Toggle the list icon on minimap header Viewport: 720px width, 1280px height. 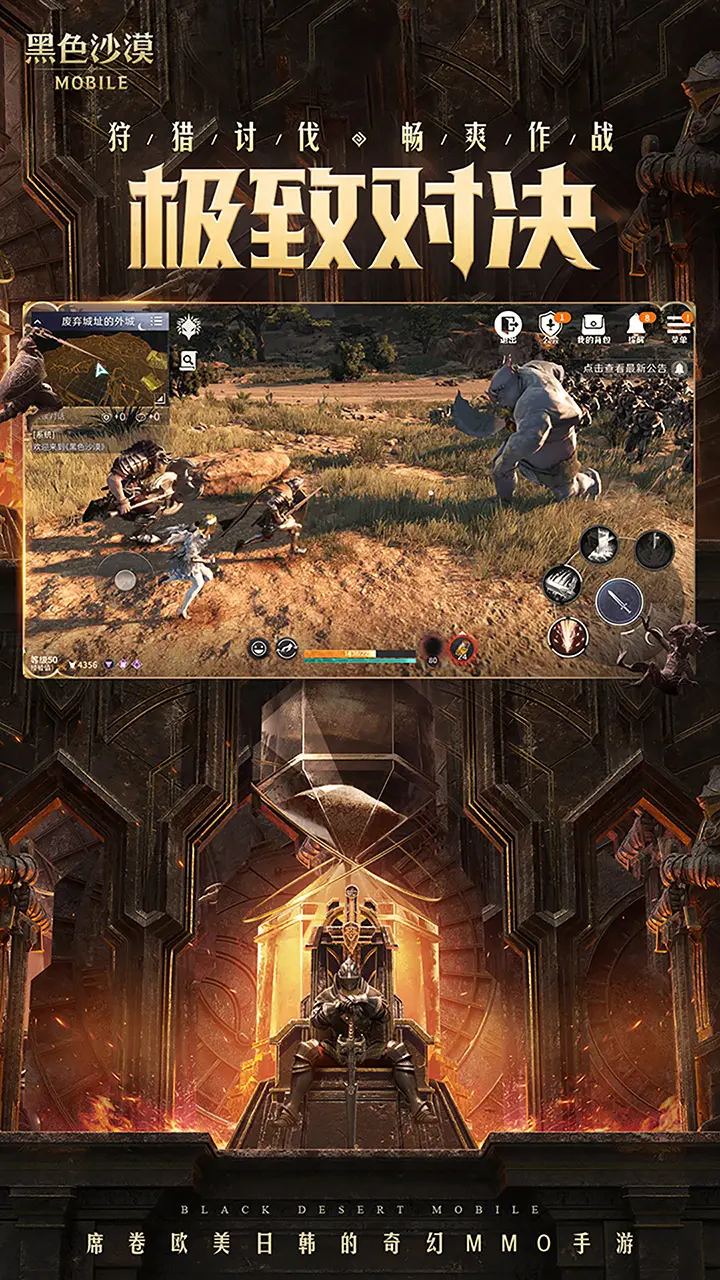coord(157,321)
